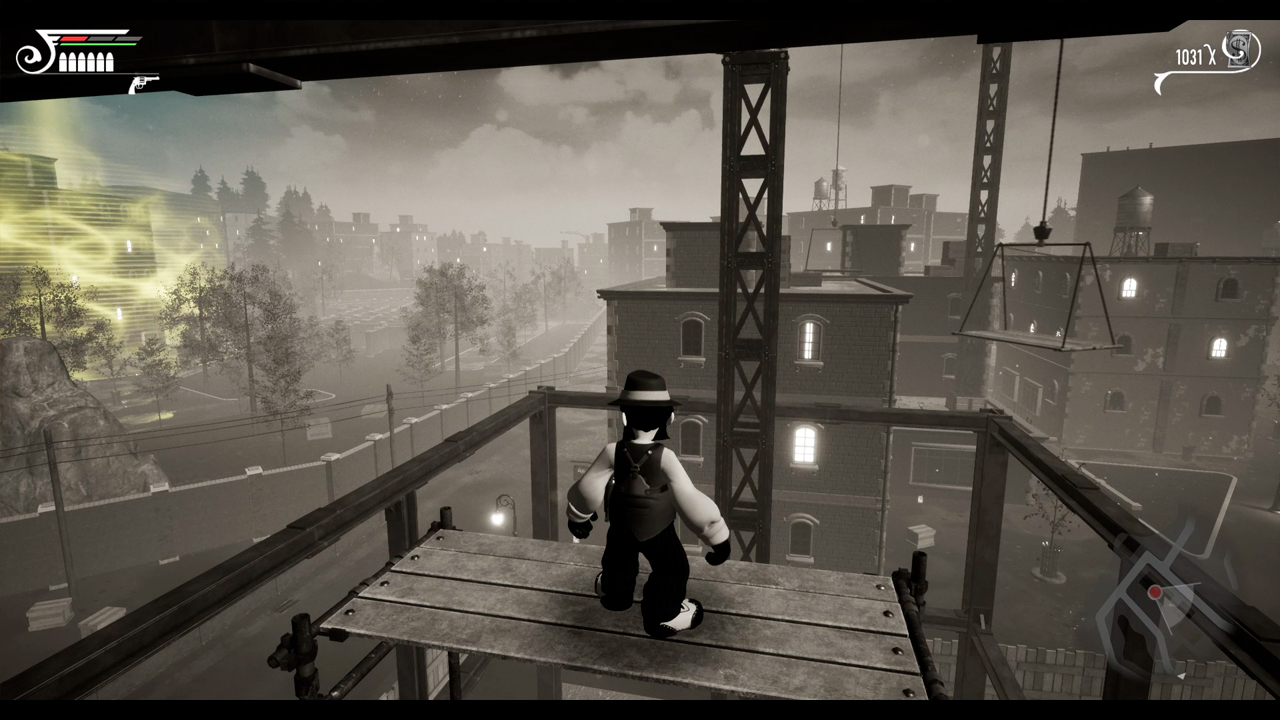Click the red marker on the minimap
This screenshot has height=720, width=1280.
(x=1155, y=593)
